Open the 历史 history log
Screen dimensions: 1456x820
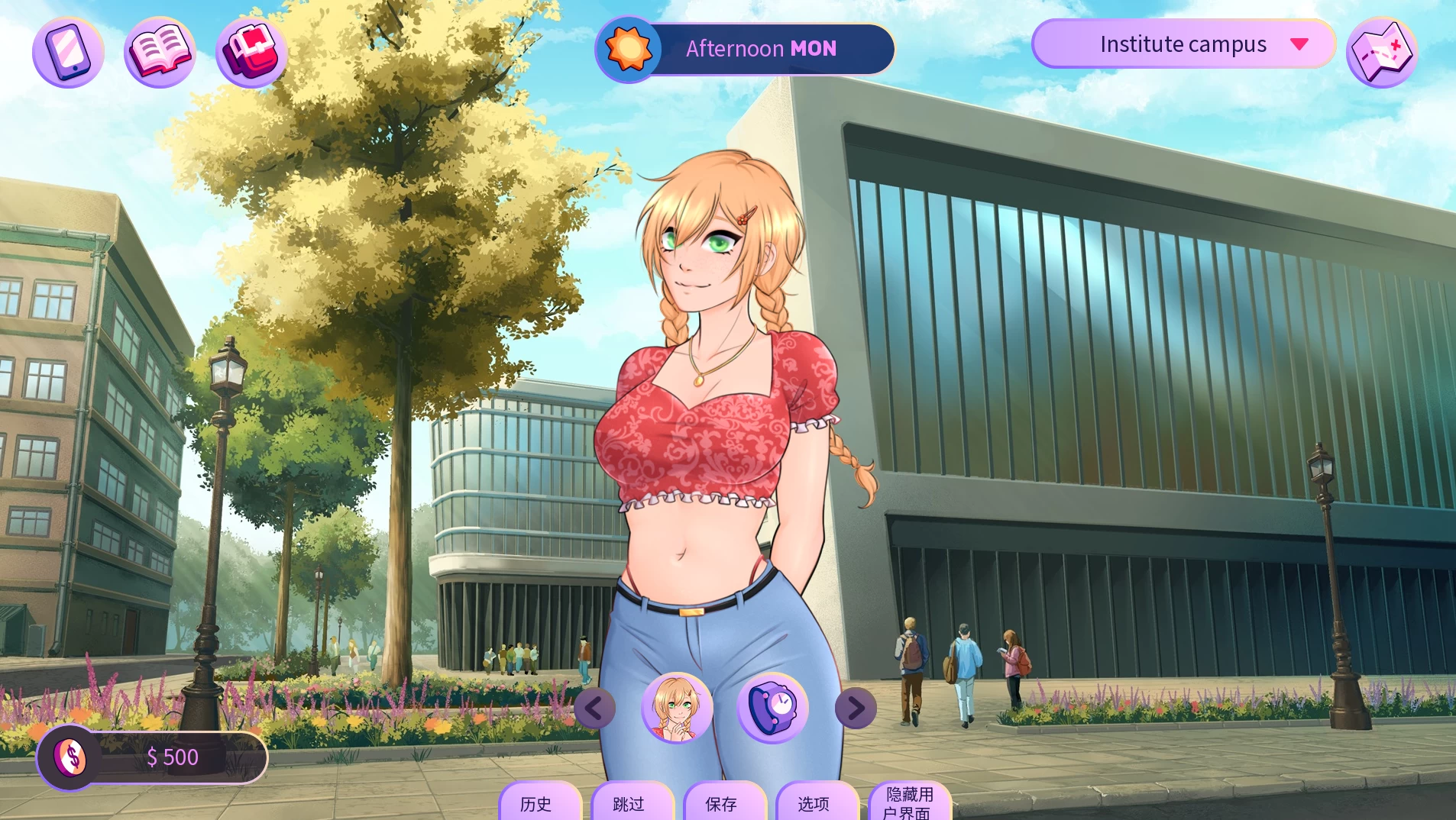[x=536, y=803]
